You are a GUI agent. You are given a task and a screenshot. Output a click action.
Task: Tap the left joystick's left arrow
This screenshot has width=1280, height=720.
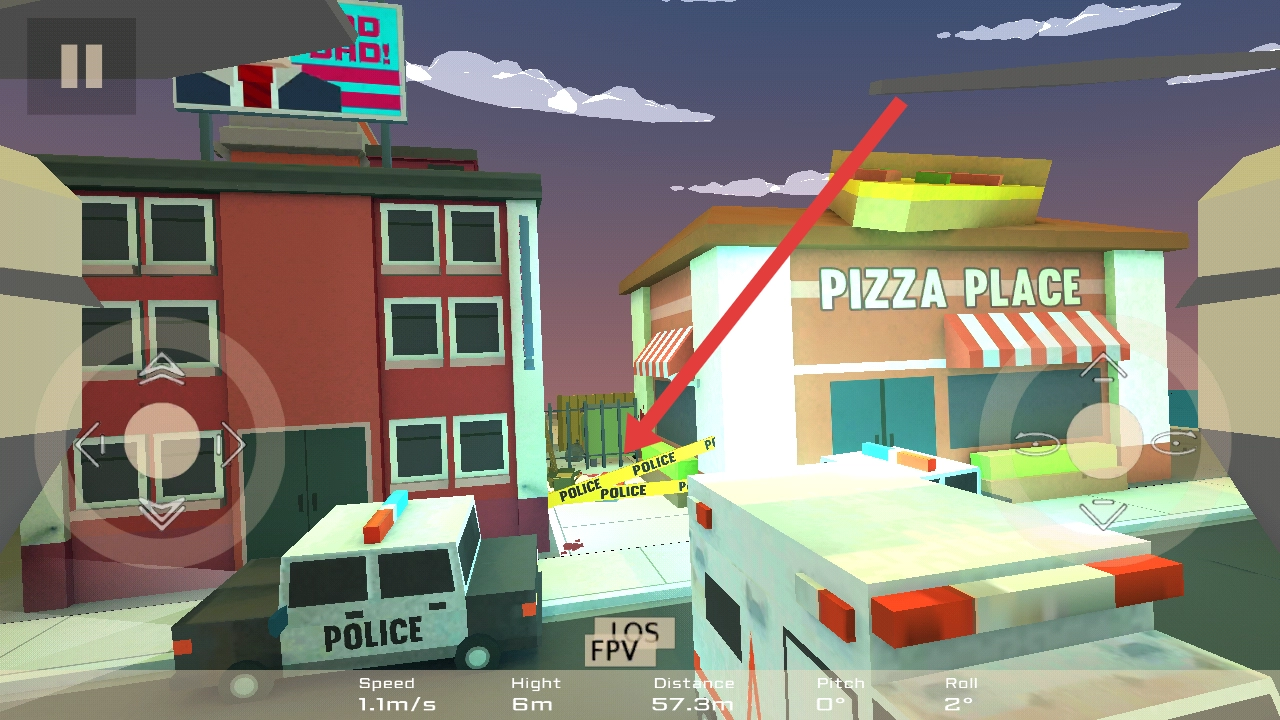click(x=88, y=445)
